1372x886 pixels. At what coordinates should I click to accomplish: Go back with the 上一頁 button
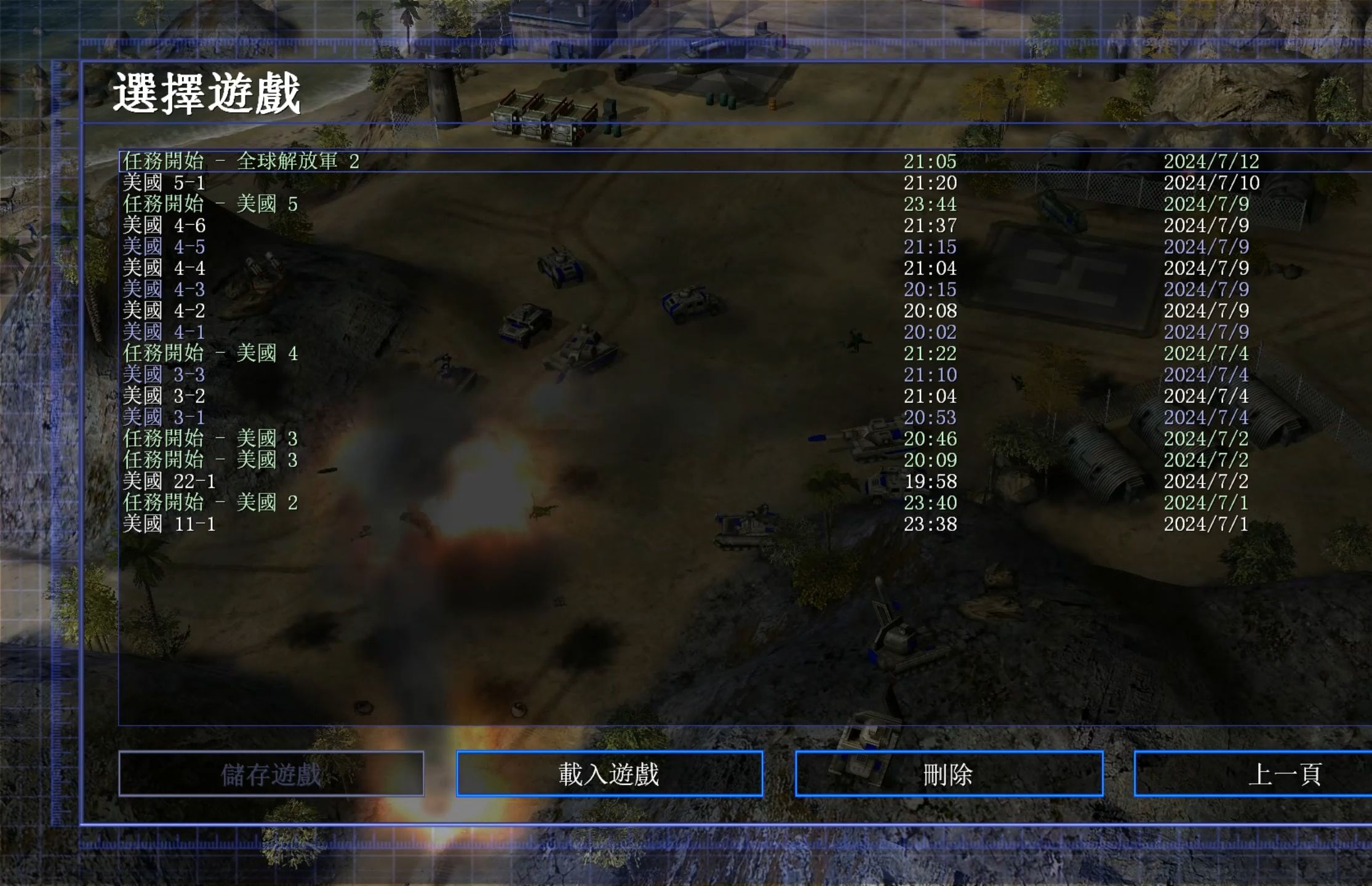[x=1285, y=774]
